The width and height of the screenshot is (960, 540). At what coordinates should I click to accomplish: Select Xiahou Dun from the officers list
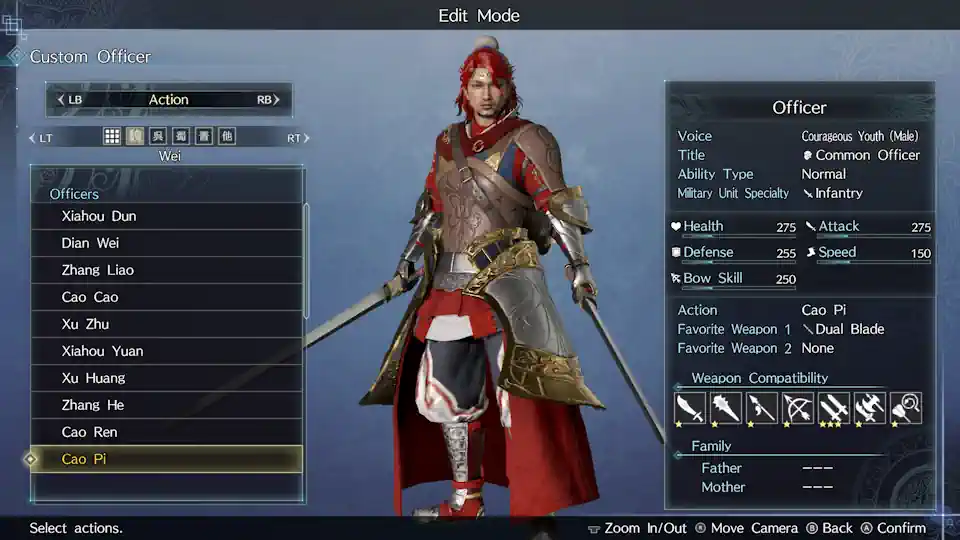(166, 216)
